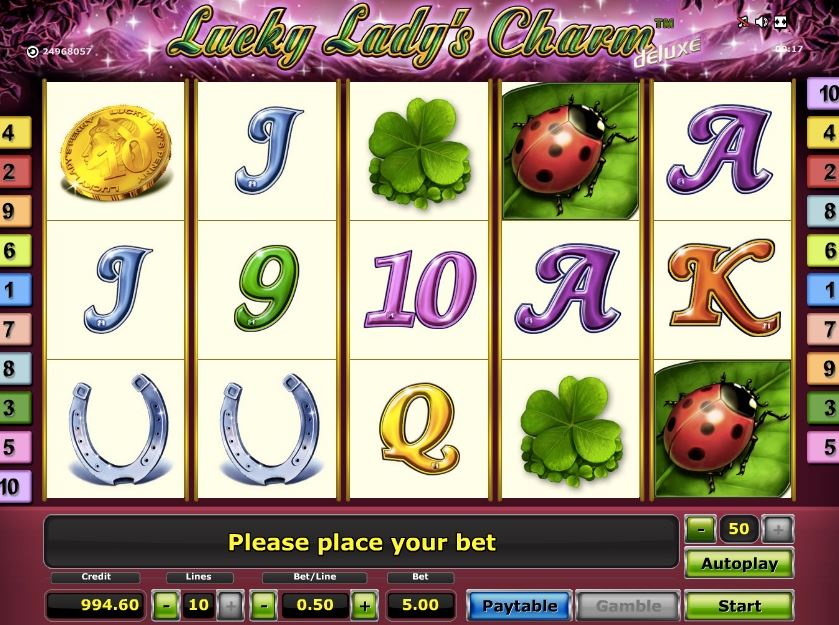Image resolution: width=839 pixels, height=625 pixels.
Task: Decrease the number of Lines
Action: (167, 605)
